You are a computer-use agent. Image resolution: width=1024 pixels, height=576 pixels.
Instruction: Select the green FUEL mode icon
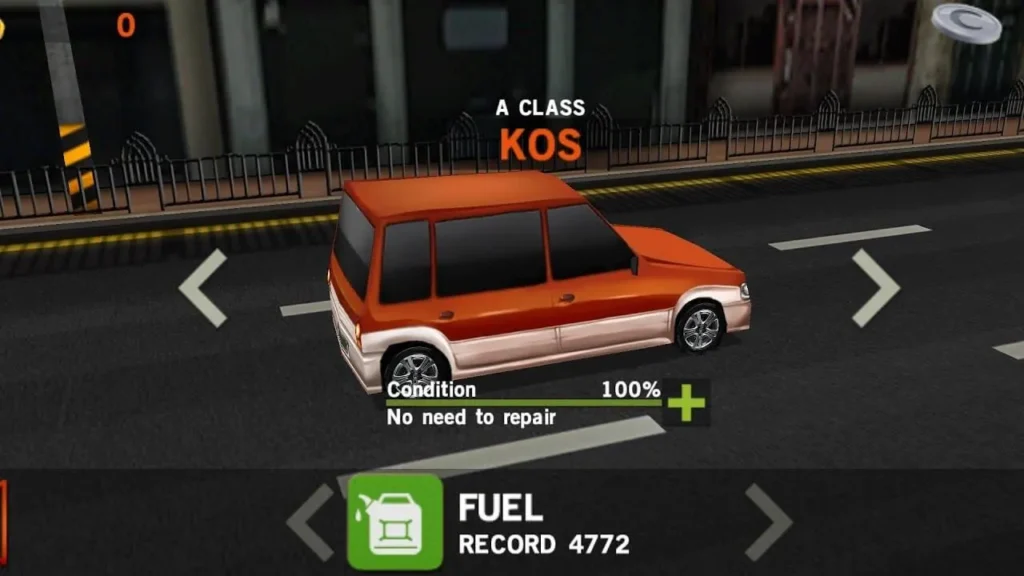pyautogui.click(x=395, y=522)
